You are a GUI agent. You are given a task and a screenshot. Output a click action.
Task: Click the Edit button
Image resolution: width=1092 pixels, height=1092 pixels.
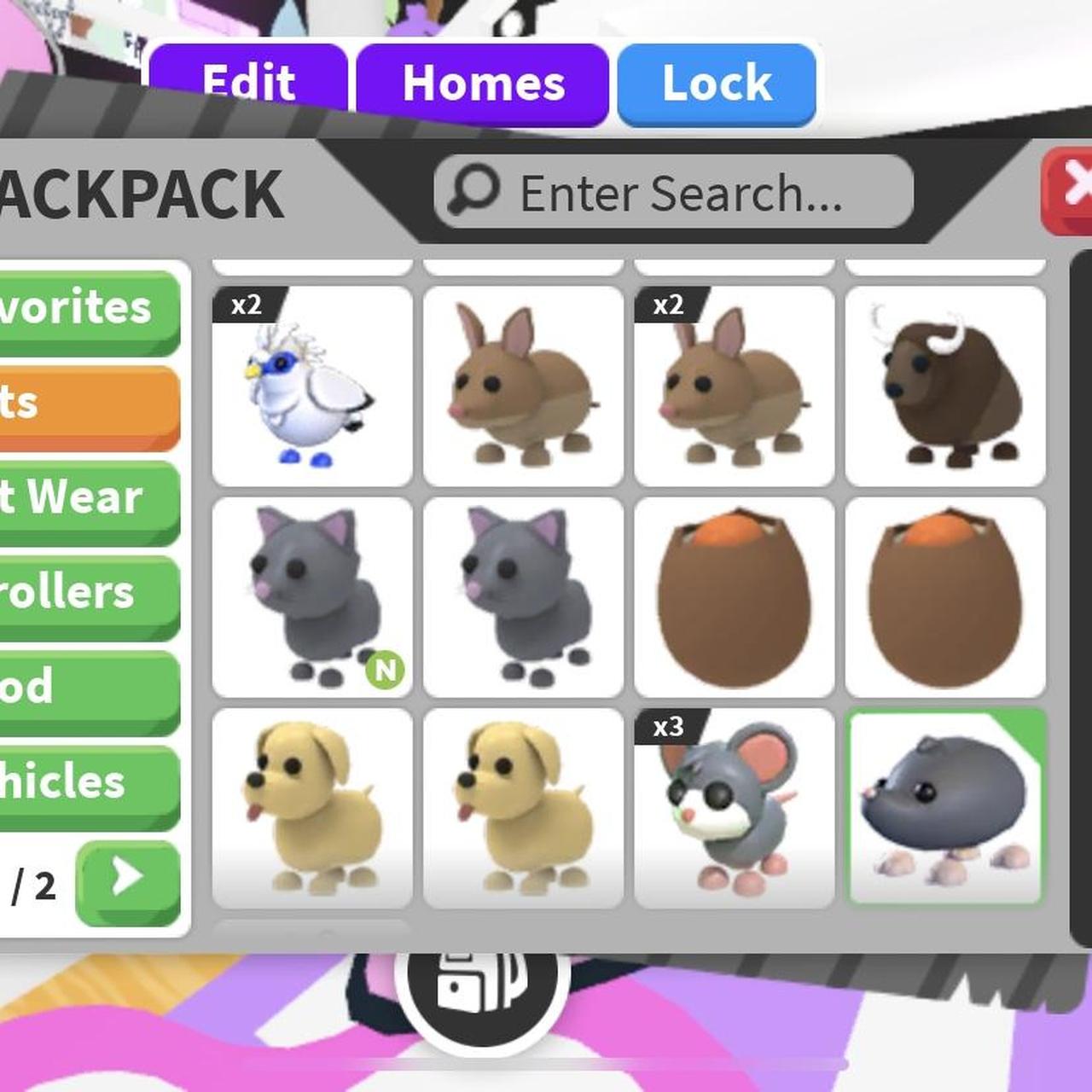click(248, 82)
